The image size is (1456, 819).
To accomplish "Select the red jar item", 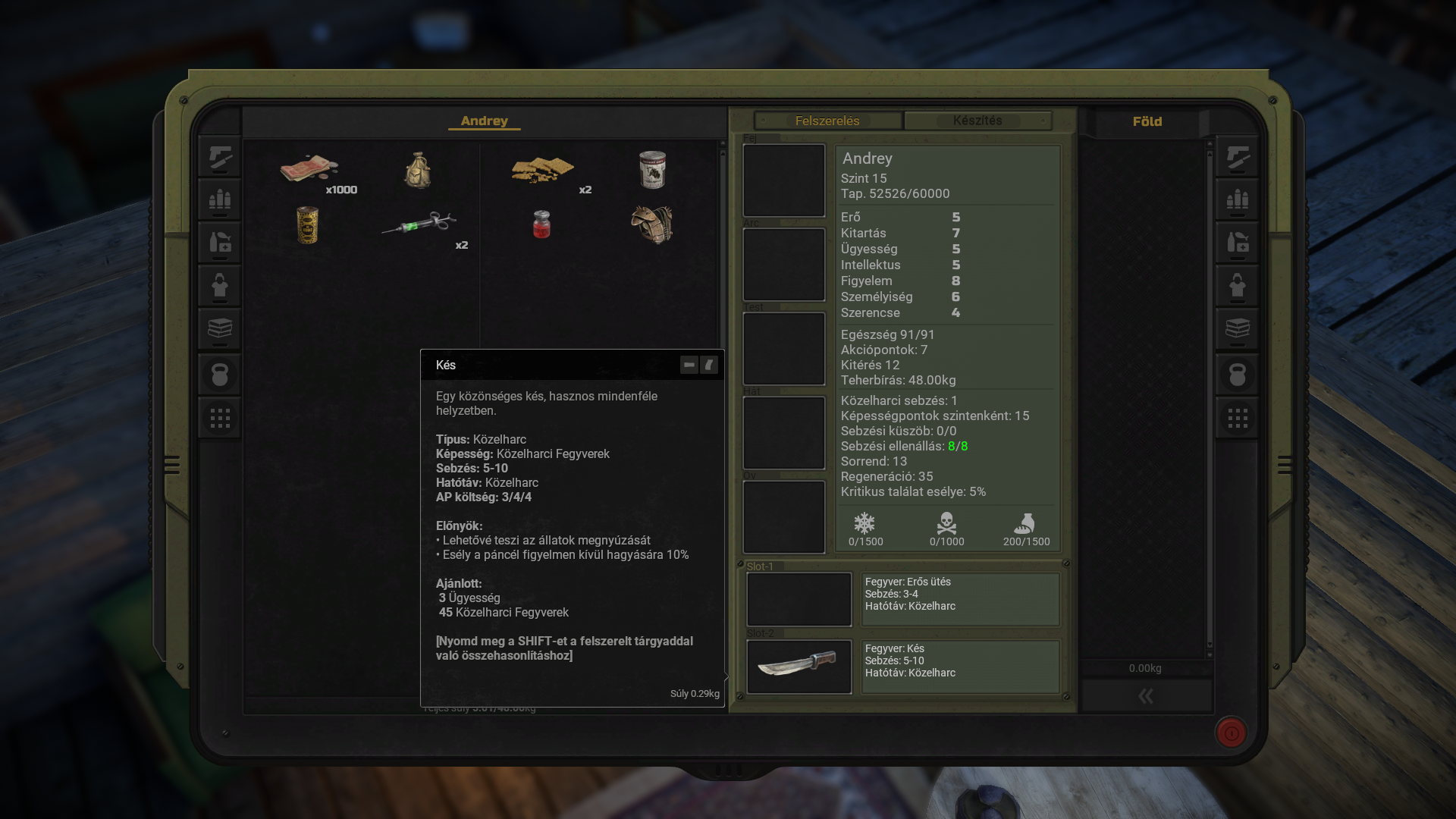I will point(541,224).
